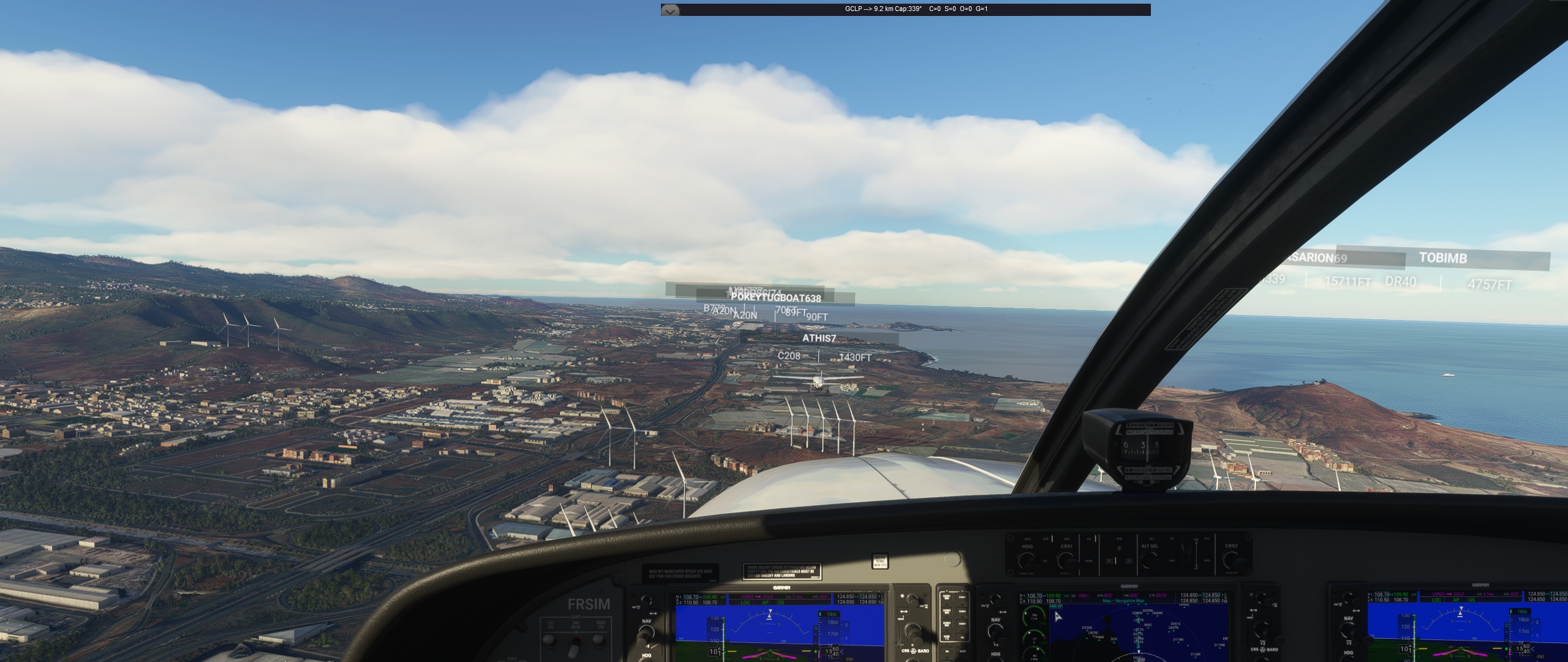Click the ALT SEL altitude knob
This screenshot has height=662, width=1568.
(1150, 560)
